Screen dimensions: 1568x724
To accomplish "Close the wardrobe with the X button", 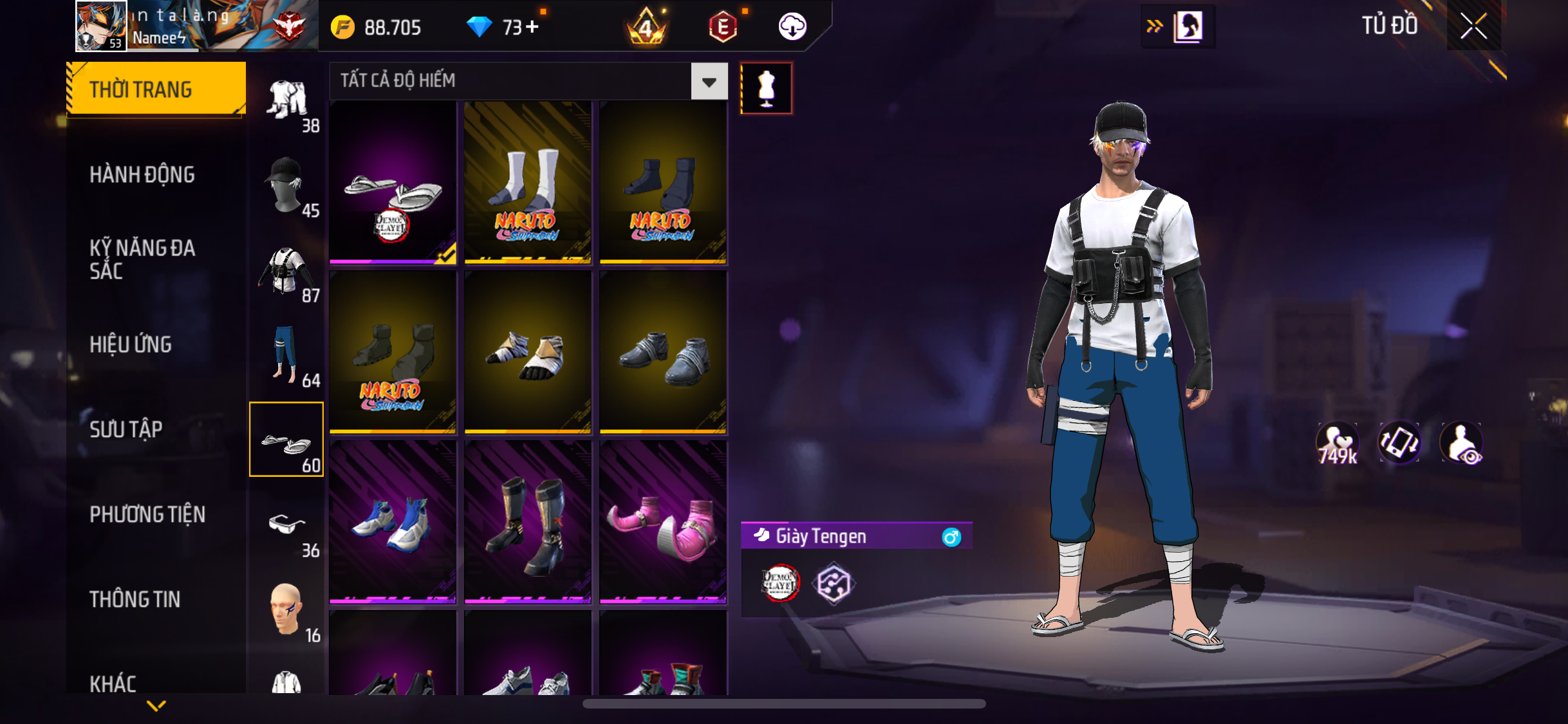I will (x=1473, y=26).
